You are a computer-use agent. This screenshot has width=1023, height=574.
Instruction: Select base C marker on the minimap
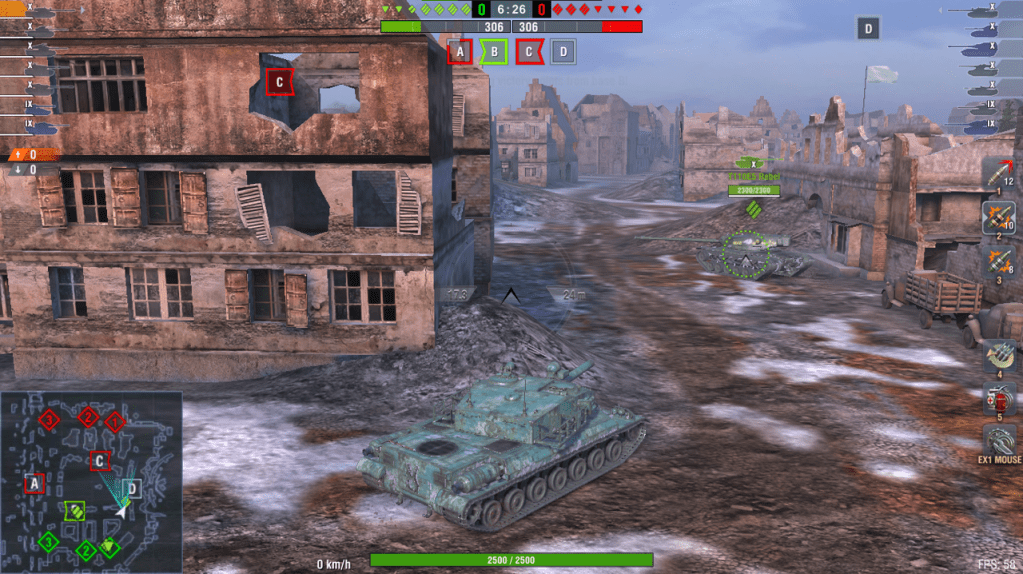pos(100,461)
